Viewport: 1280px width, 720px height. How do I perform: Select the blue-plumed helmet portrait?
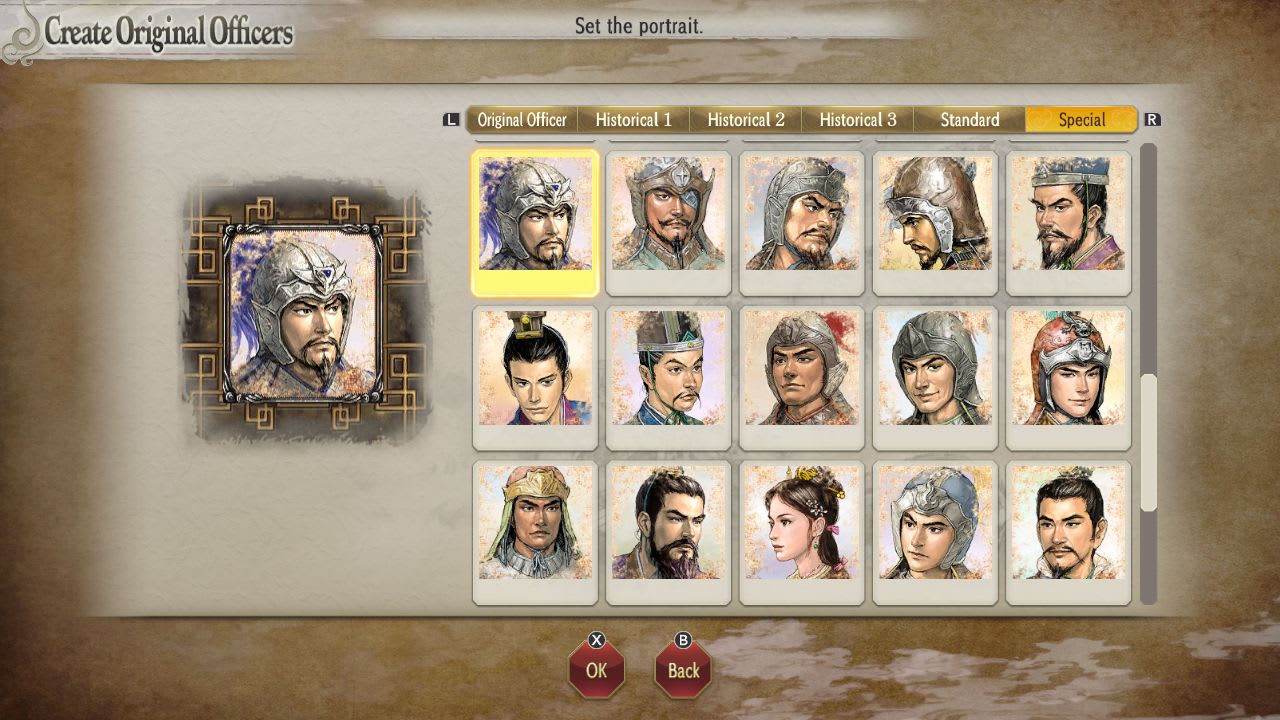[x=535, y=220]
